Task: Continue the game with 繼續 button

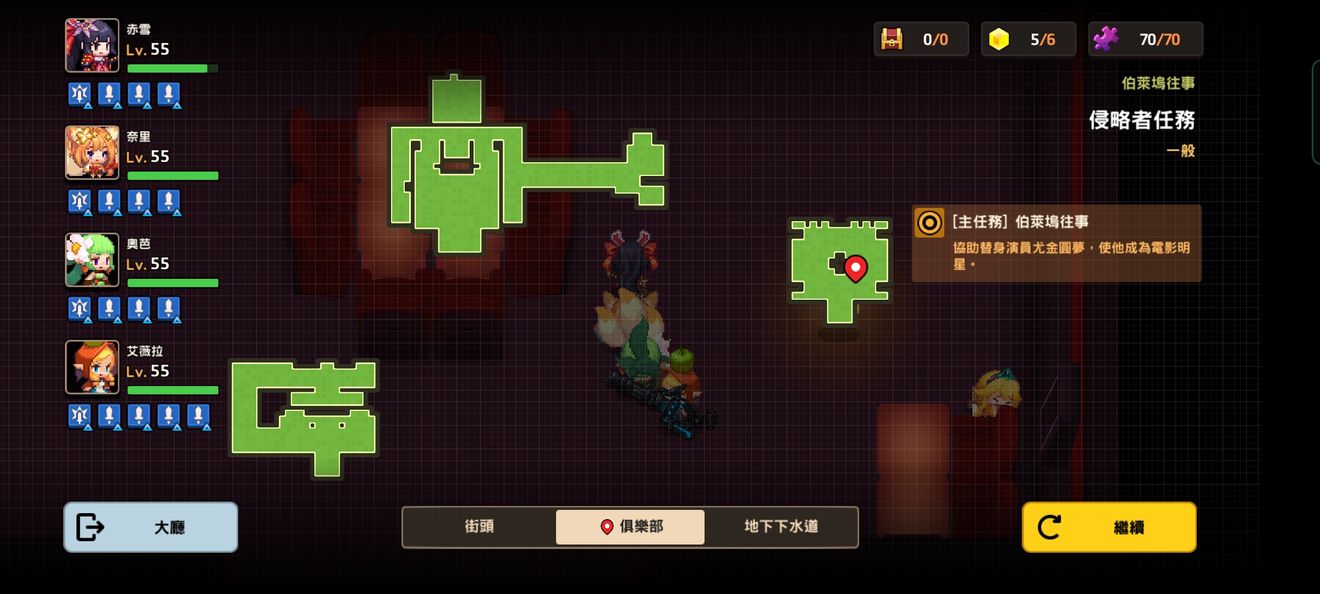Action: pyautogui.click(x=1108, y=527)
